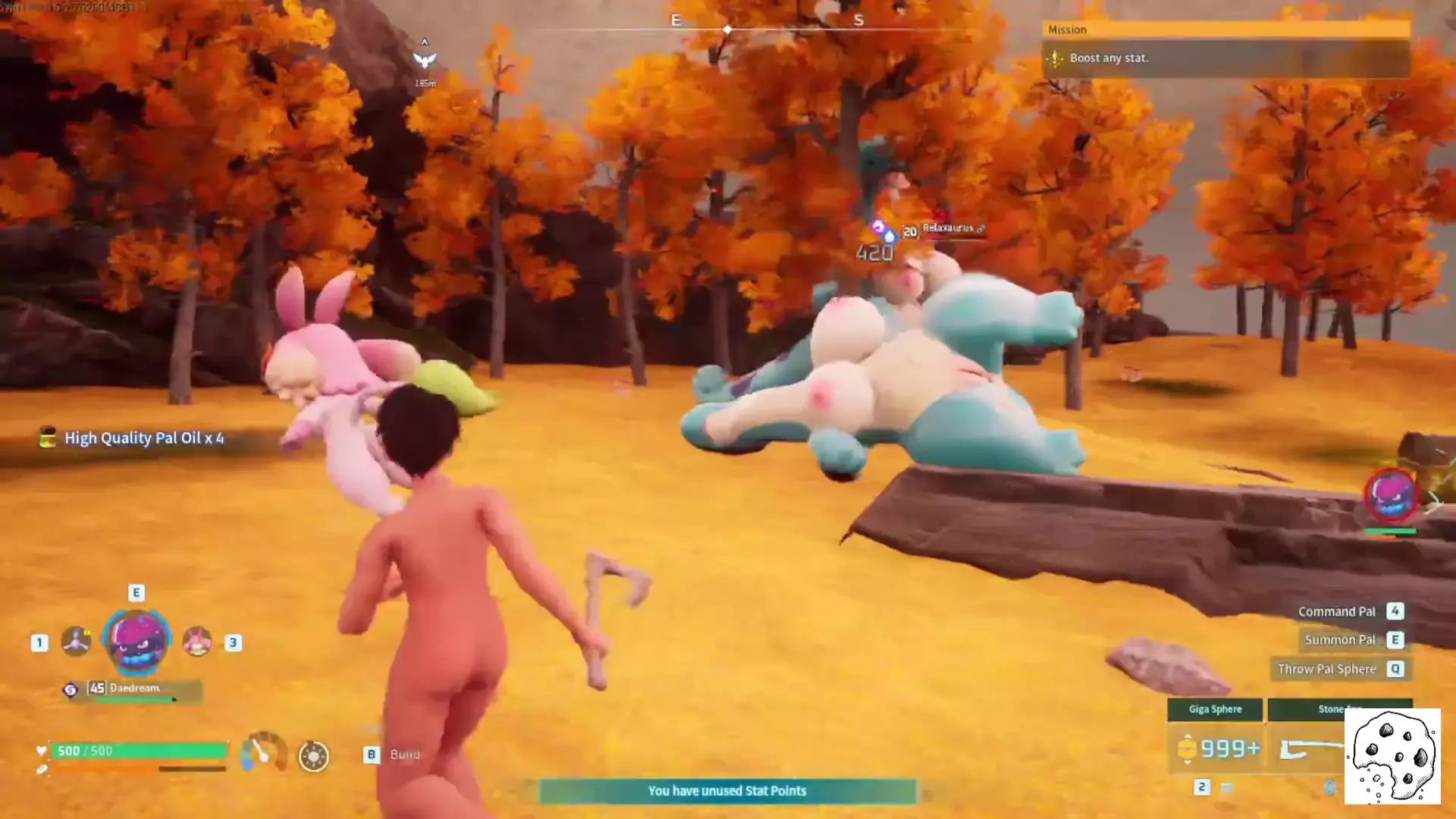Click the sun time-of-day dial

[313, 756]
